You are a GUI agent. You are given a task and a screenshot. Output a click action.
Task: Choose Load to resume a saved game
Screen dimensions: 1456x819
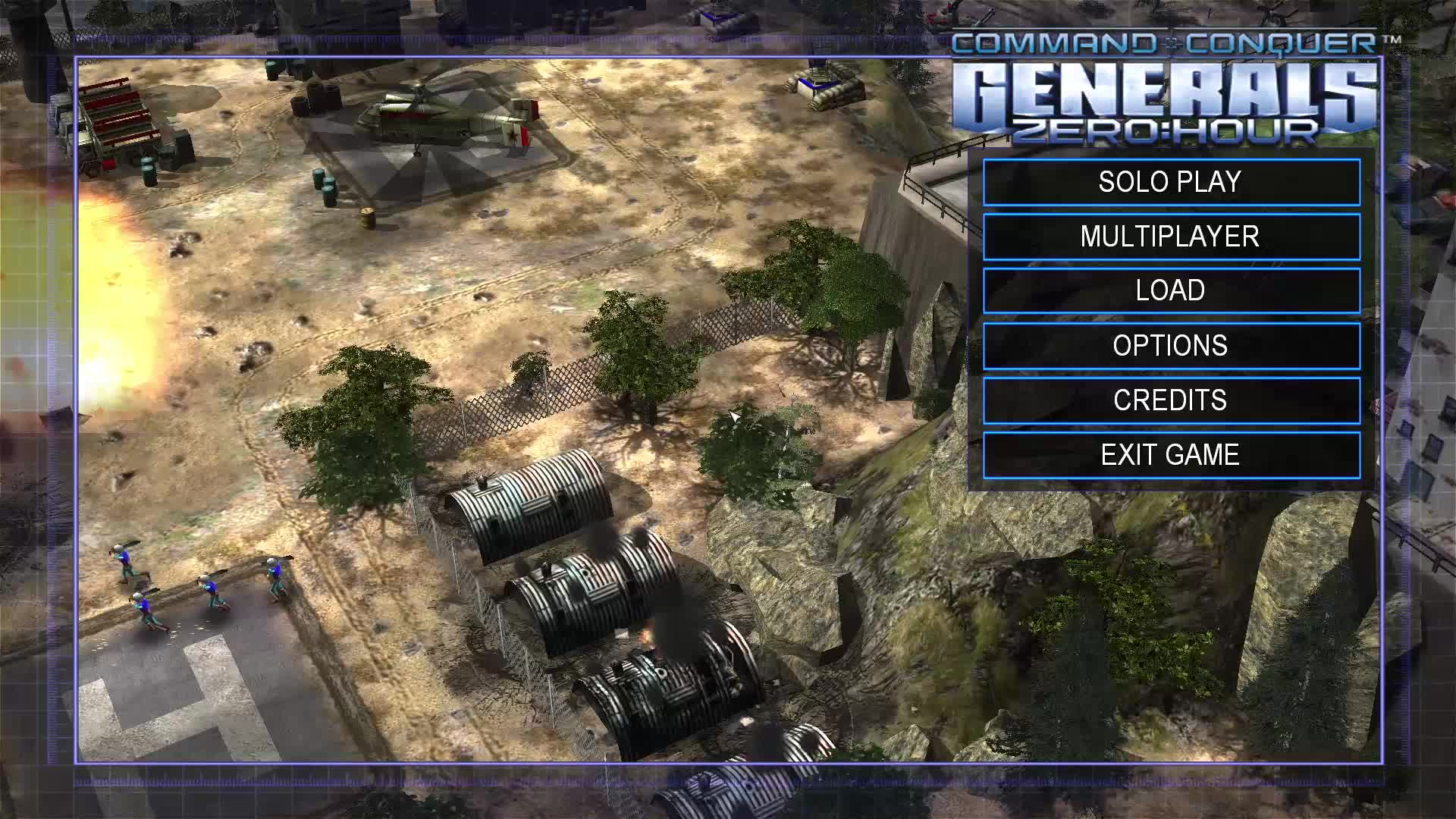coord(1171,290)
